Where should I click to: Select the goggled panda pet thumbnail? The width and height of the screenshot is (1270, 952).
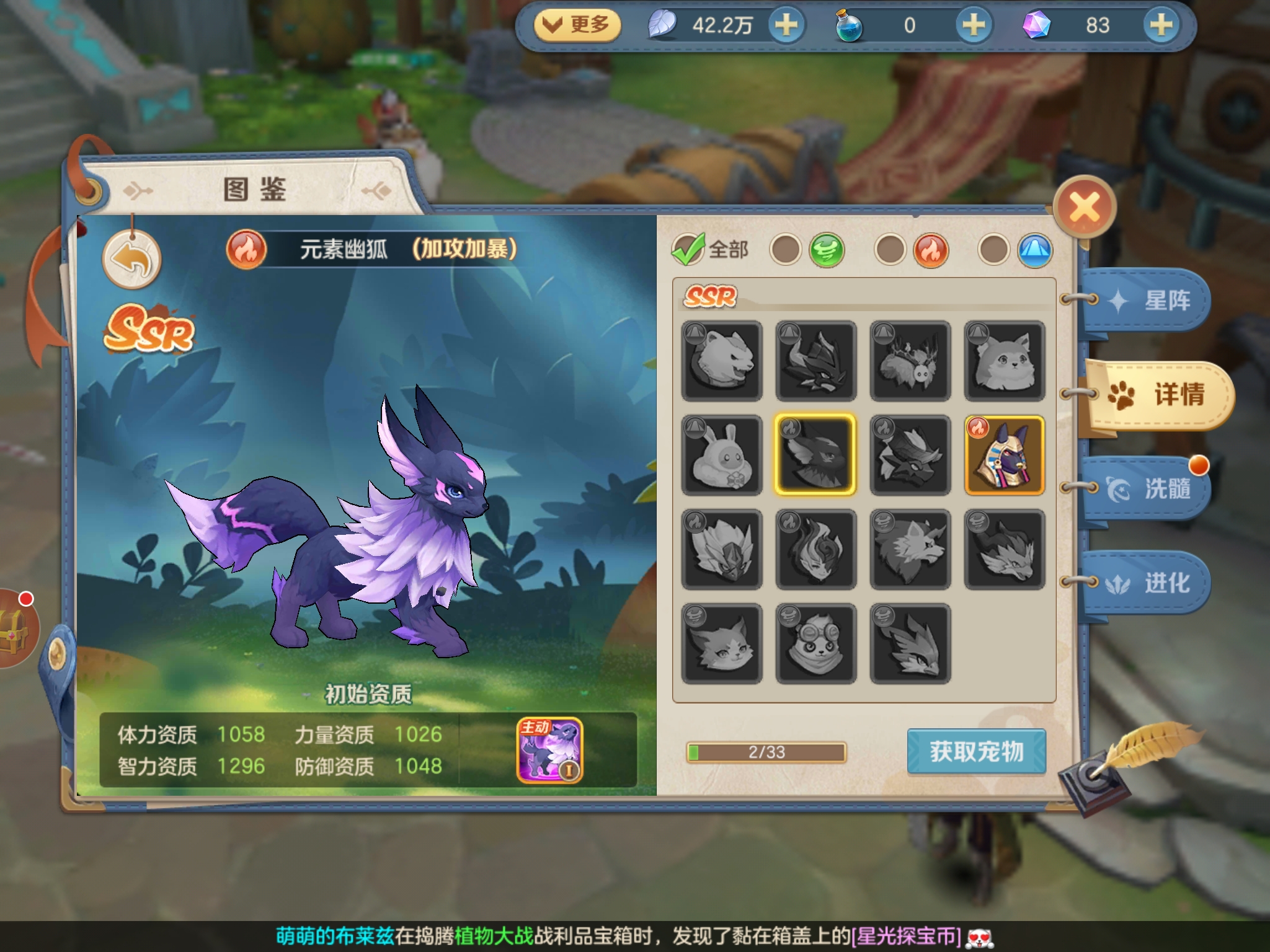(815, 643)
